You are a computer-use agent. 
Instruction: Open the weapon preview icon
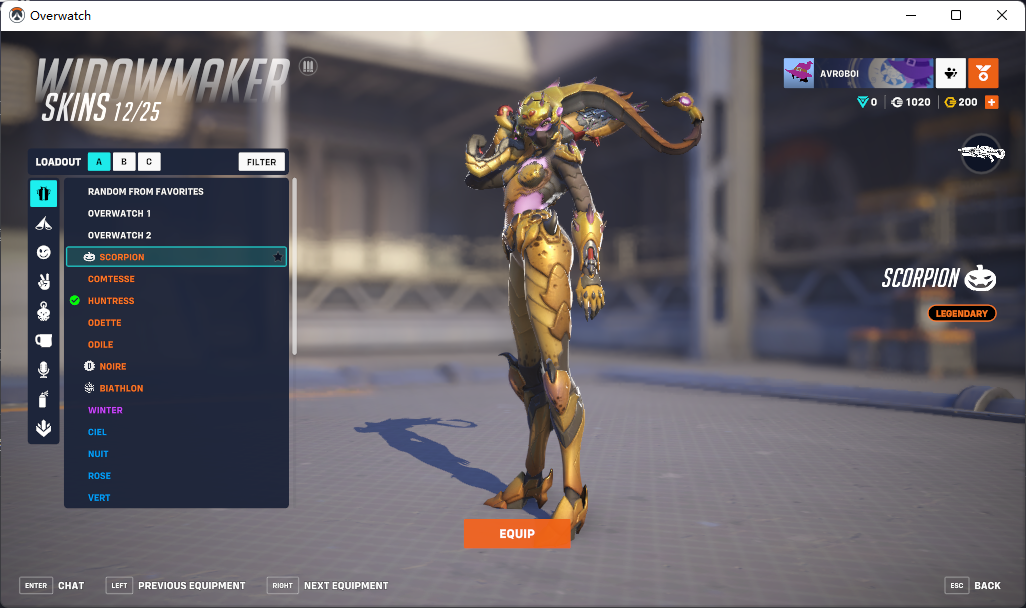pos(981,153)
